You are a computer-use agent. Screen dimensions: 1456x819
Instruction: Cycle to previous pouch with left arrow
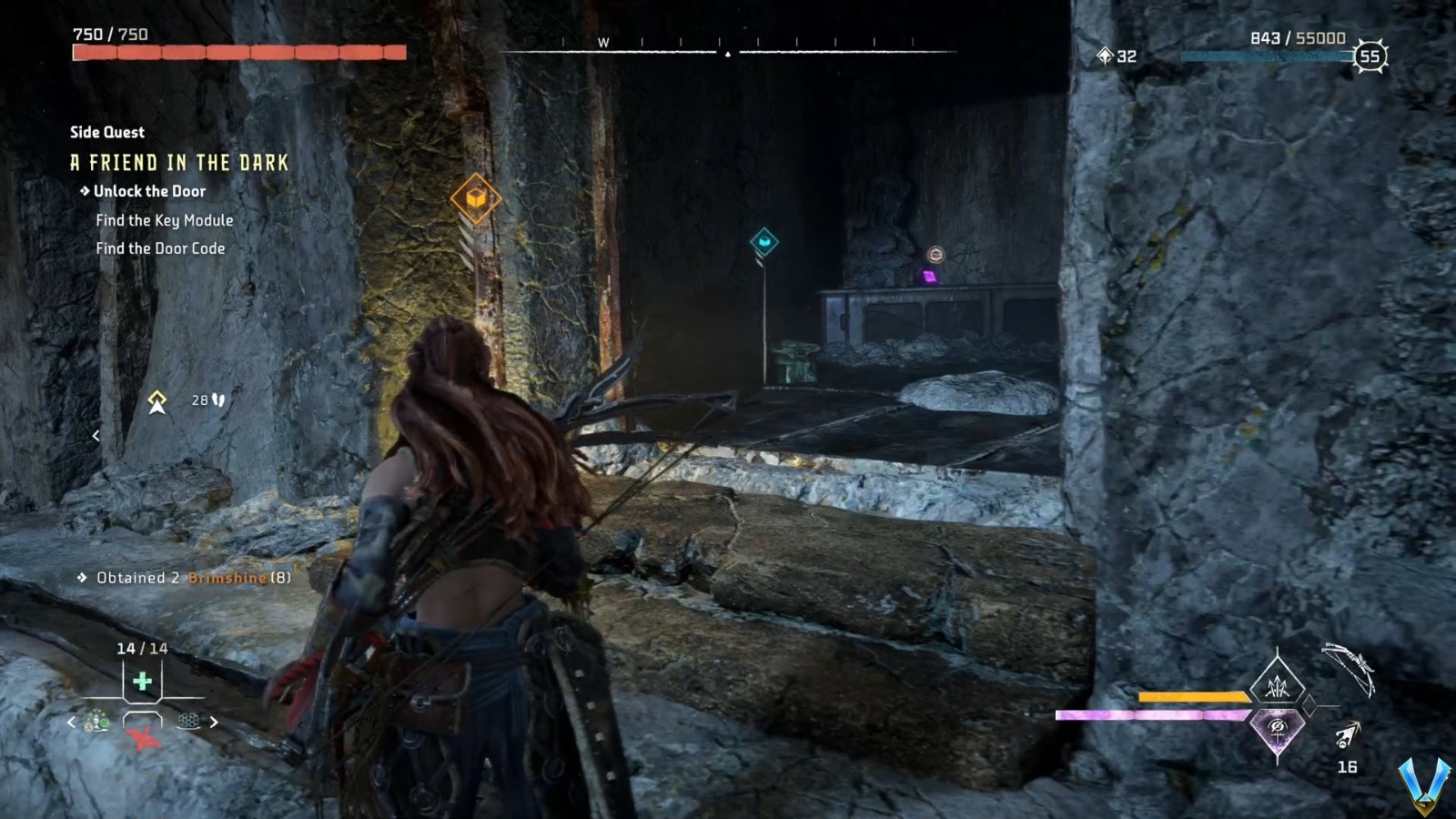(71, 721)
